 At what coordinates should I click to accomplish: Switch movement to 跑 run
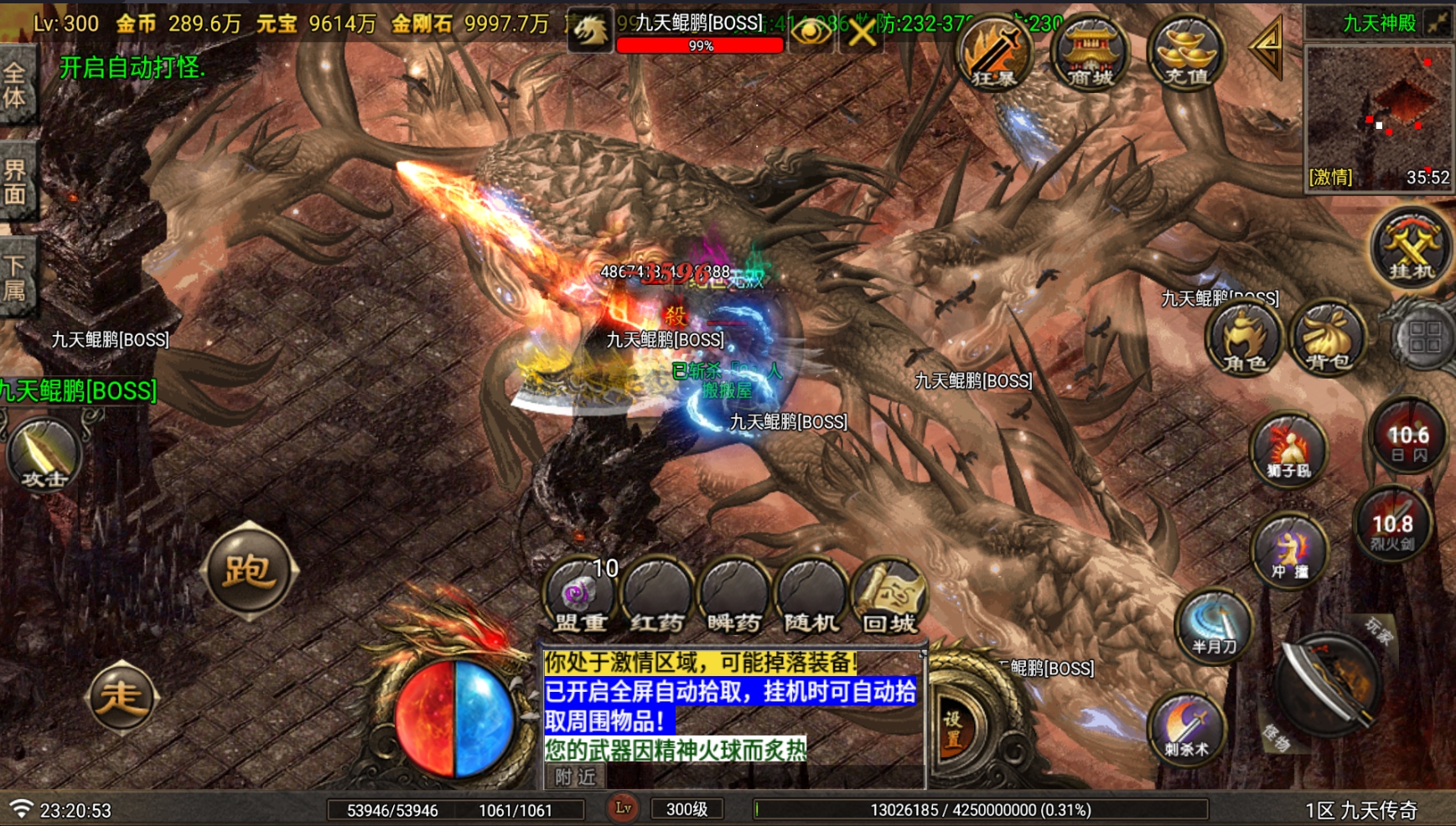[x=249, y=570]
